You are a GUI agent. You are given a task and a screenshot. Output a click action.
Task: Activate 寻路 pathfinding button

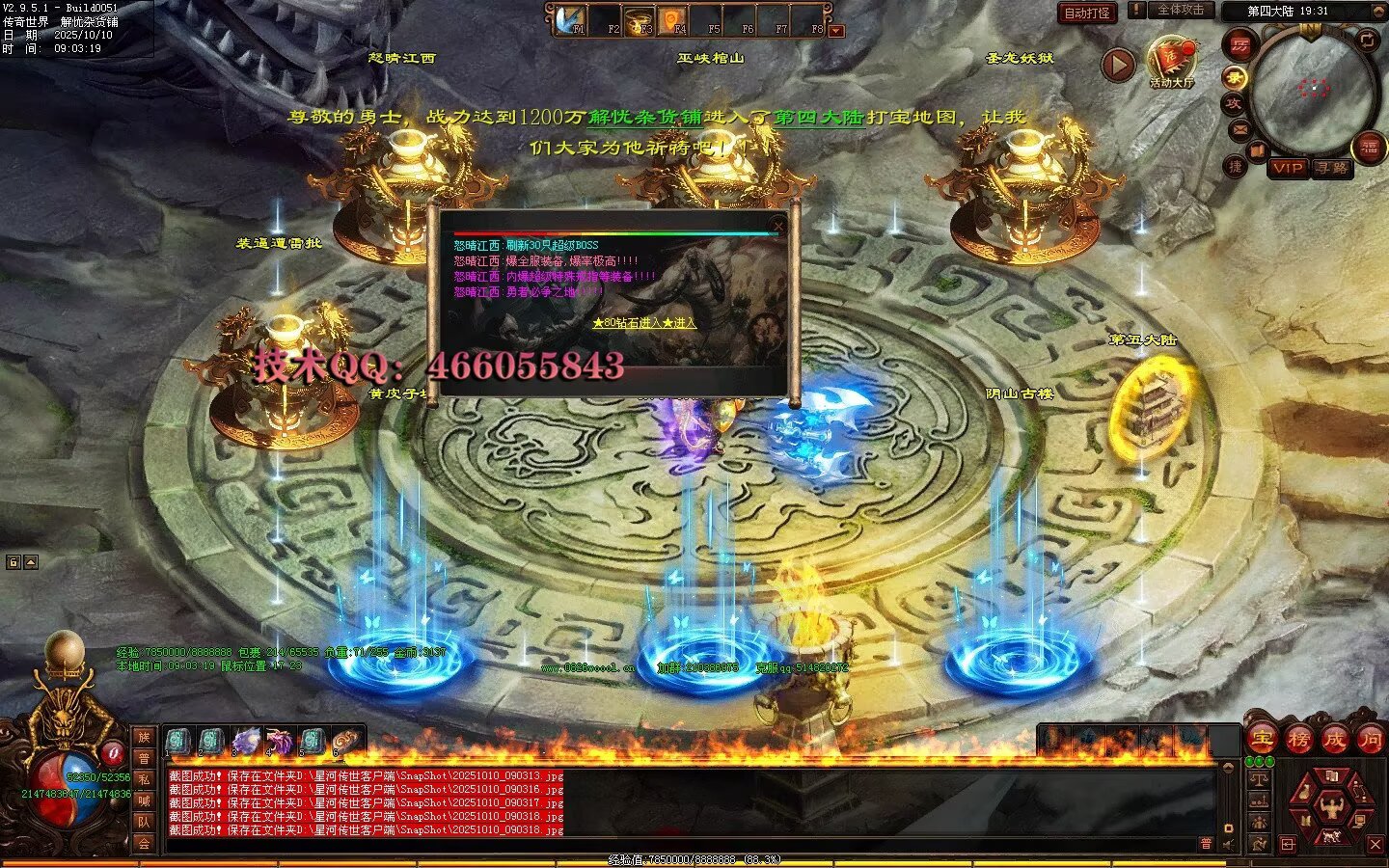[1332, 168]
